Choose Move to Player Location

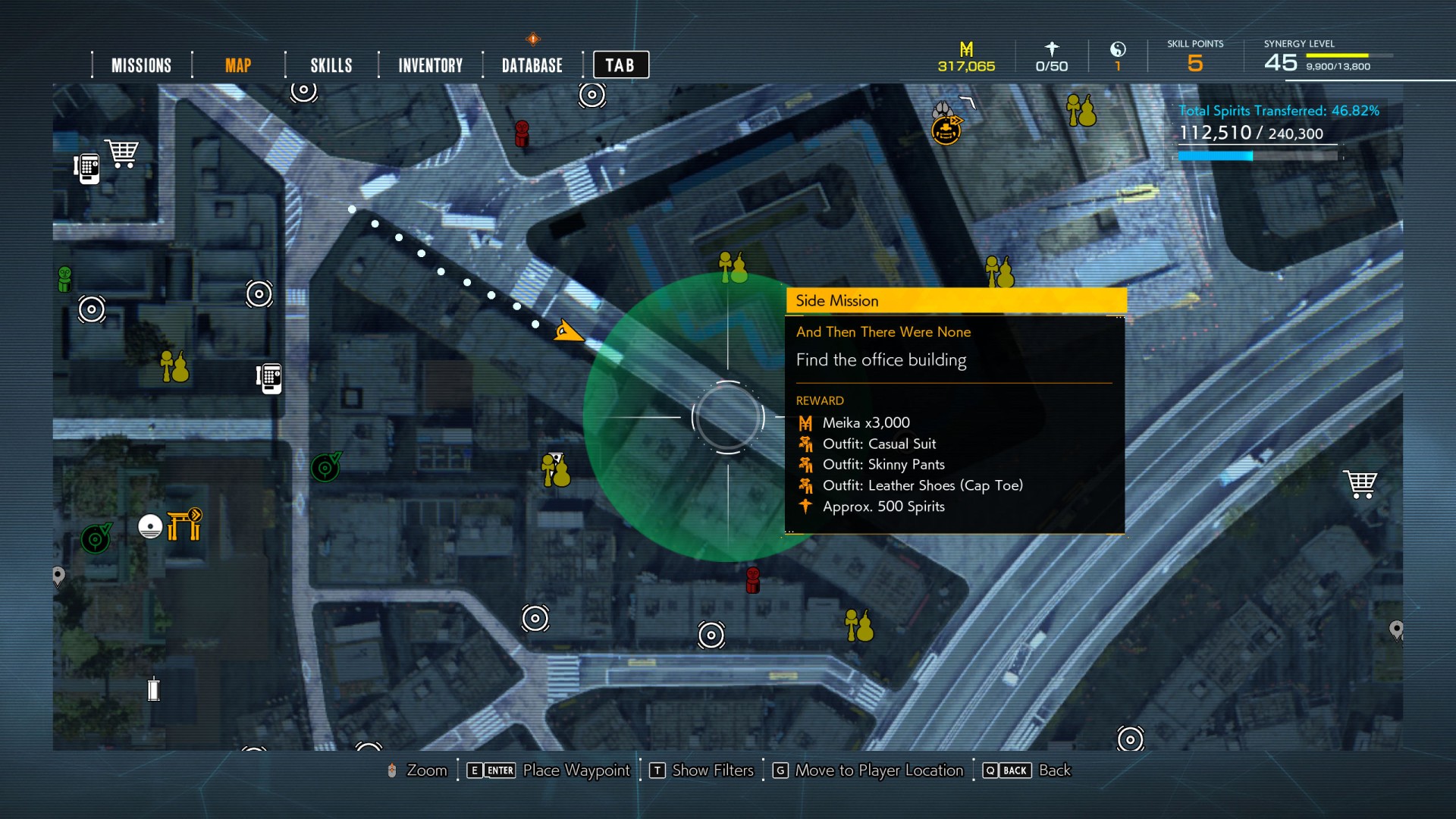pyautogui.click(x=878, y=770)
